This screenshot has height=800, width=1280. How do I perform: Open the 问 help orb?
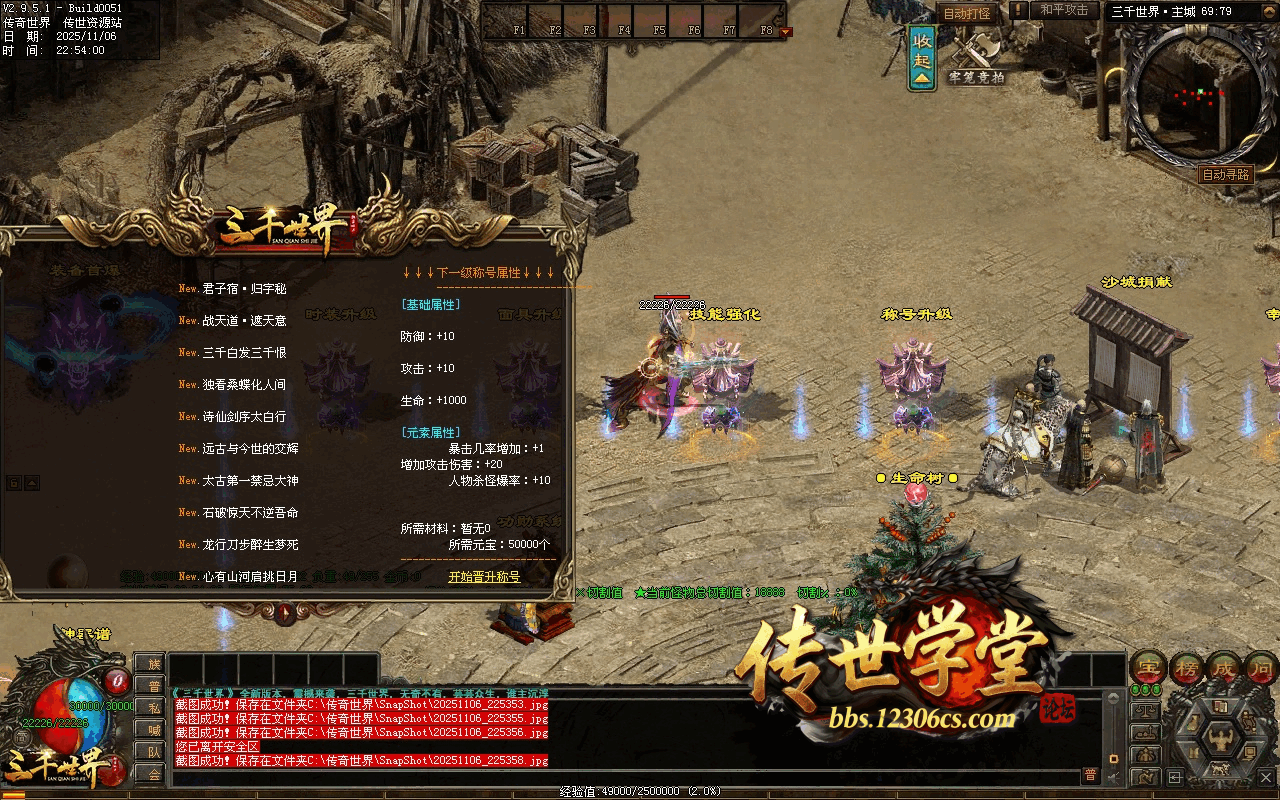click(x=1262, y=668)
